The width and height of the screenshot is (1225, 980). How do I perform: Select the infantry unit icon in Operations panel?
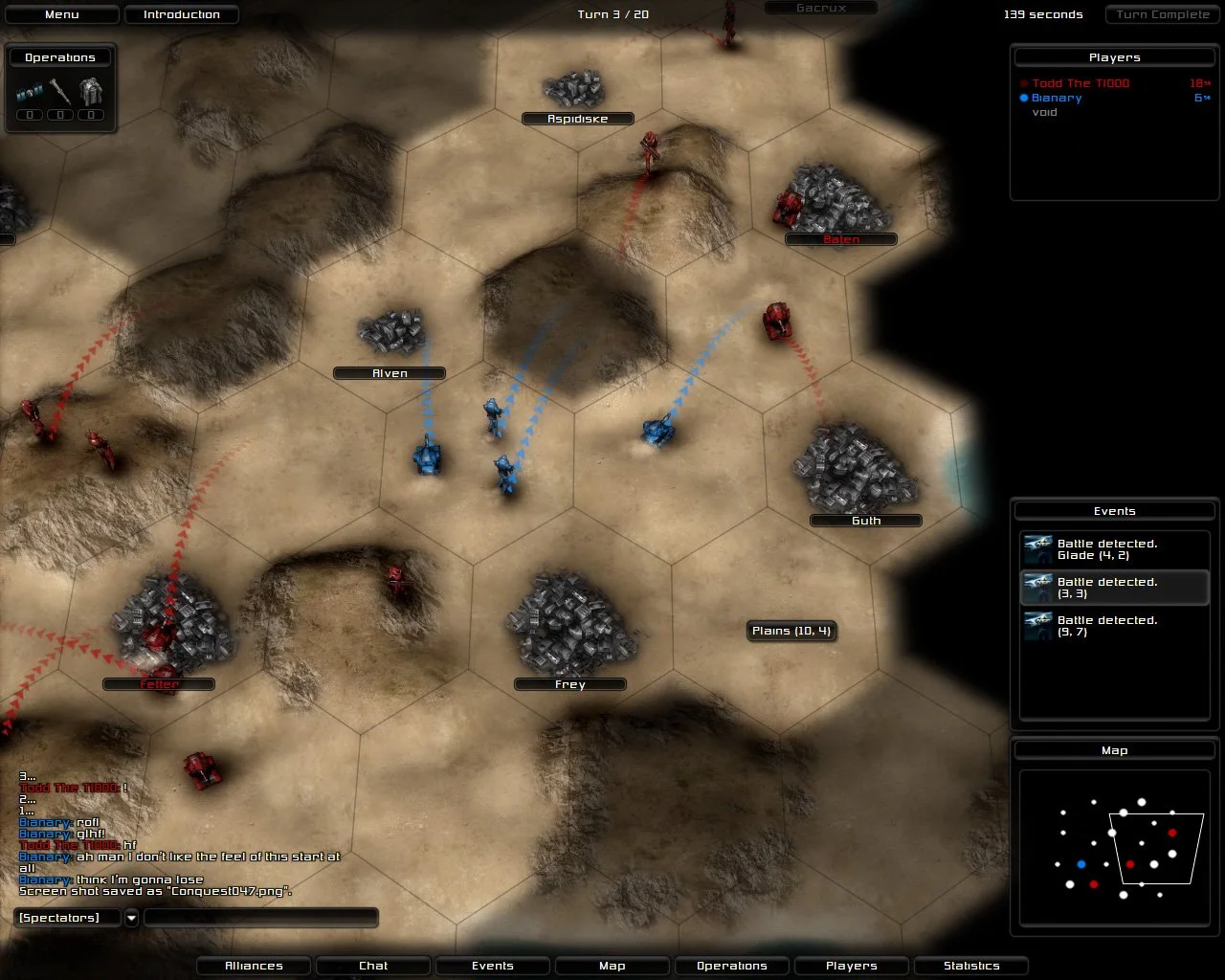[29, 93]
